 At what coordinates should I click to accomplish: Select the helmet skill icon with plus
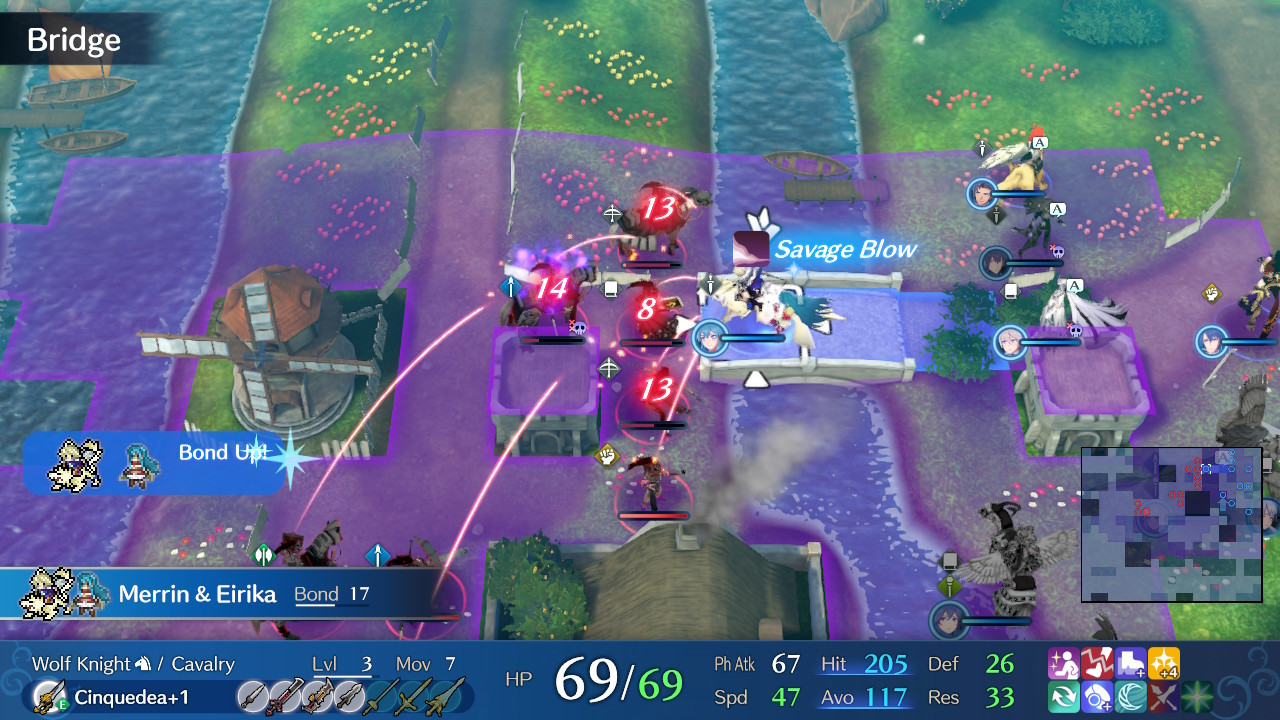pos(1098,698)
